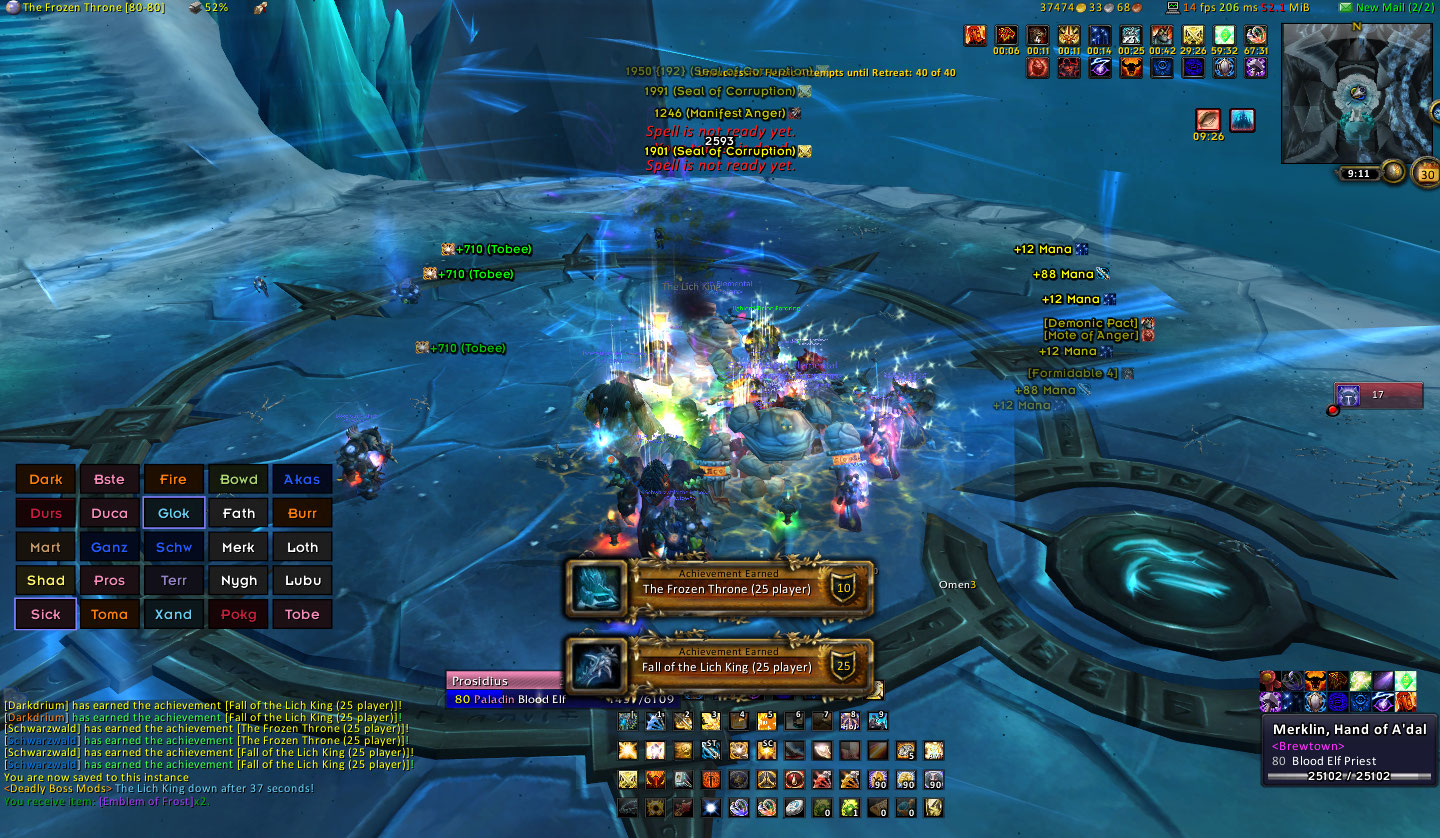Click the minimap
The image size is (1440, 838).
tap(1357, 92)
